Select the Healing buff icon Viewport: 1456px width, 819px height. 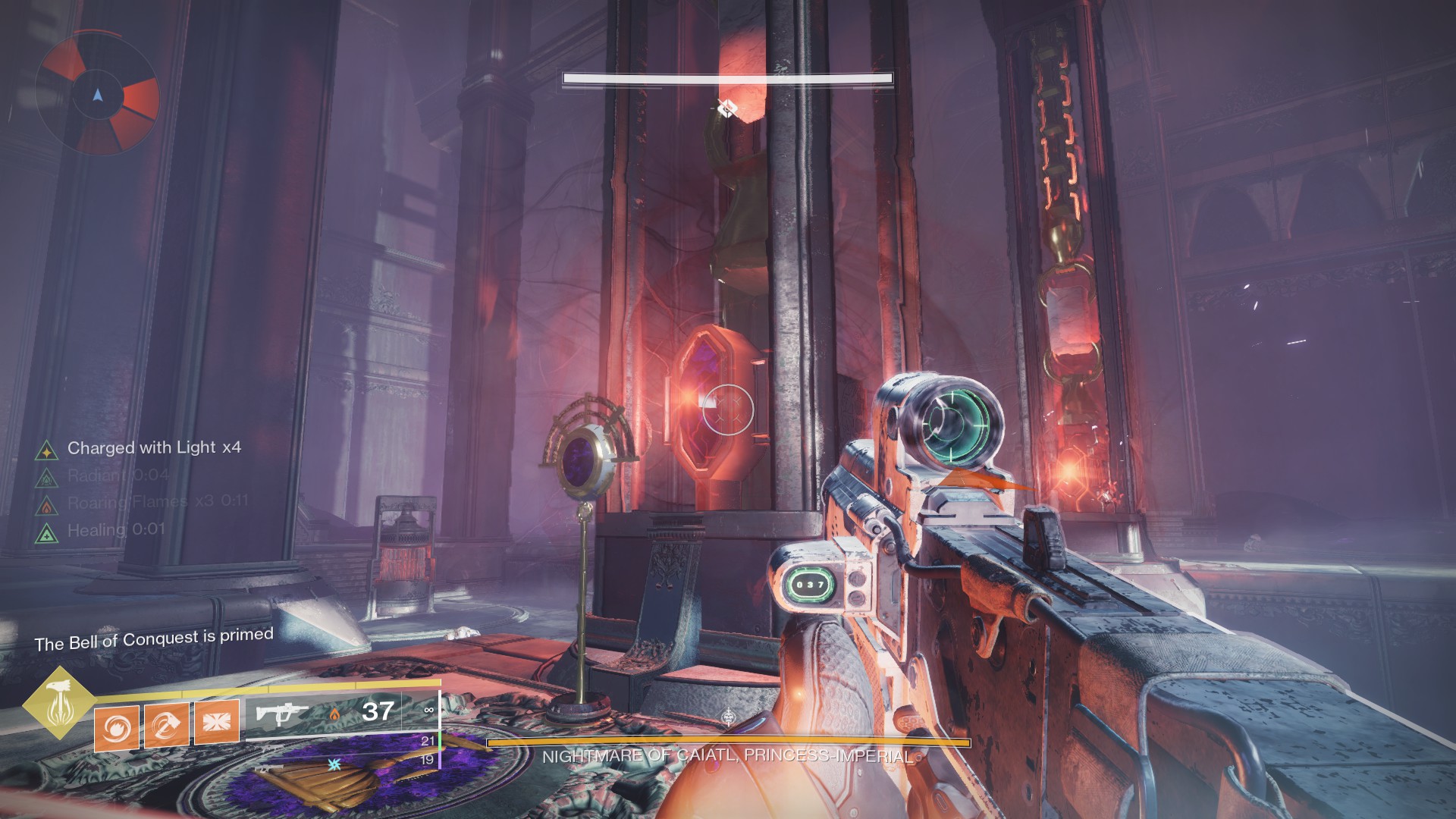pos(47,532)
